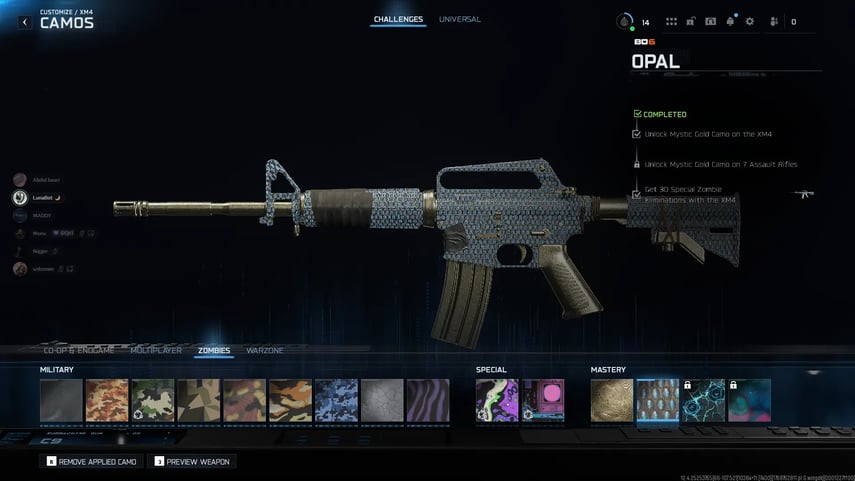Open the Warzone camo category
This screenshot has width=855, height=481.
pos(265,351)
